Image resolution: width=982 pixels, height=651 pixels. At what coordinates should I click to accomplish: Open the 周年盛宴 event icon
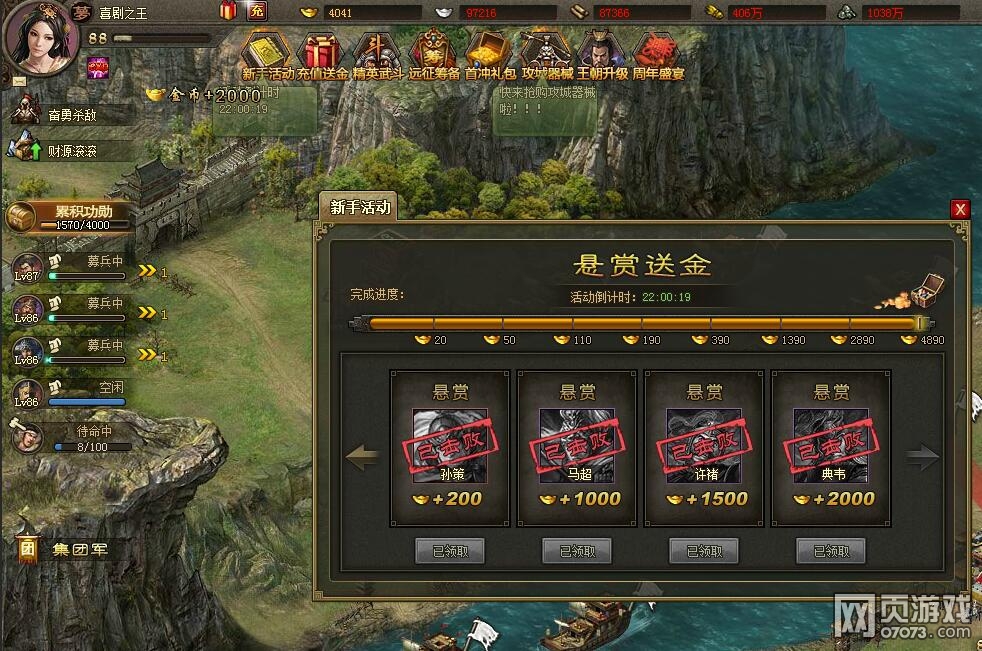click(x=658, y=51)
